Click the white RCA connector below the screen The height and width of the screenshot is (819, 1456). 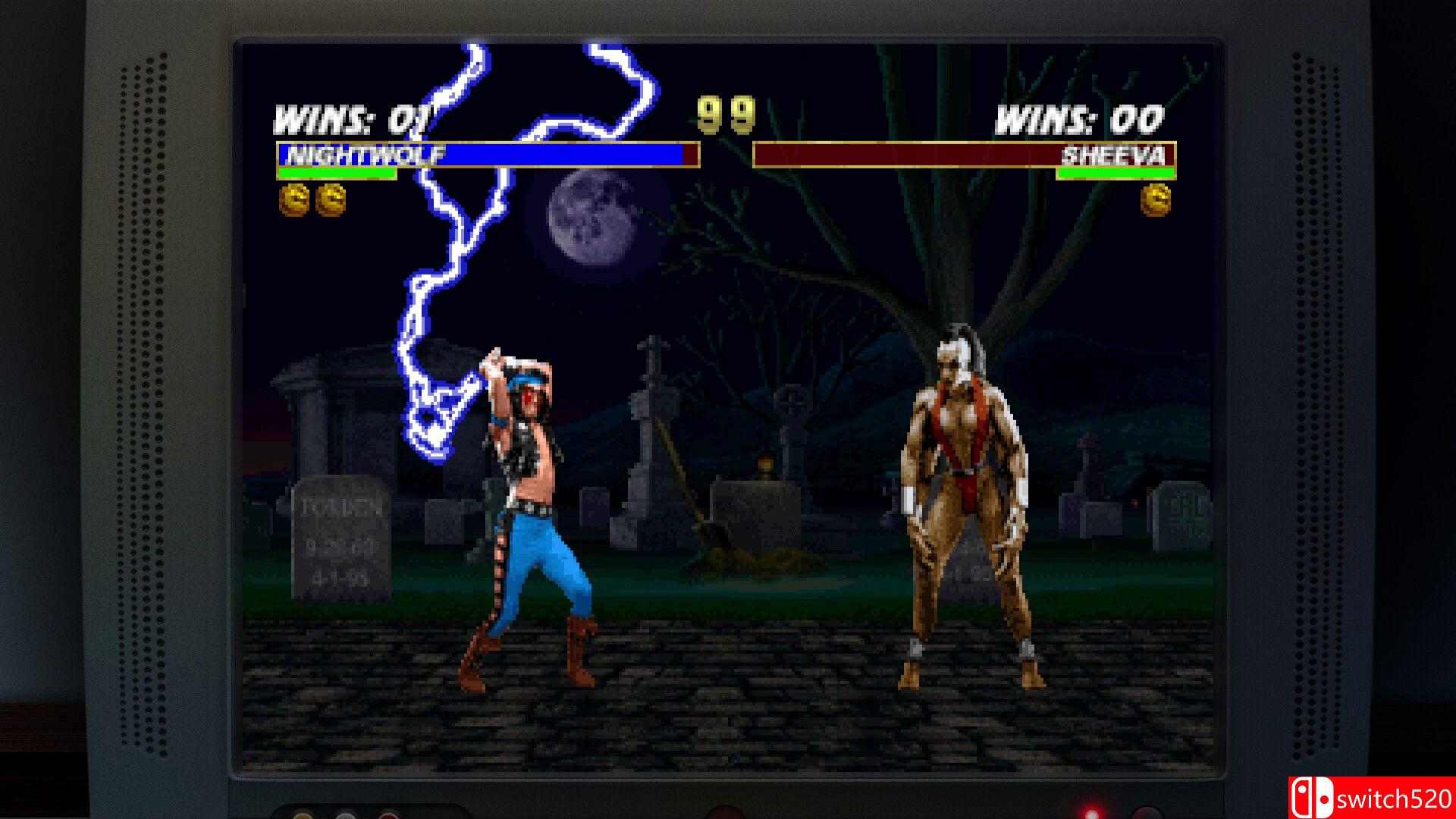coord(346,817)
